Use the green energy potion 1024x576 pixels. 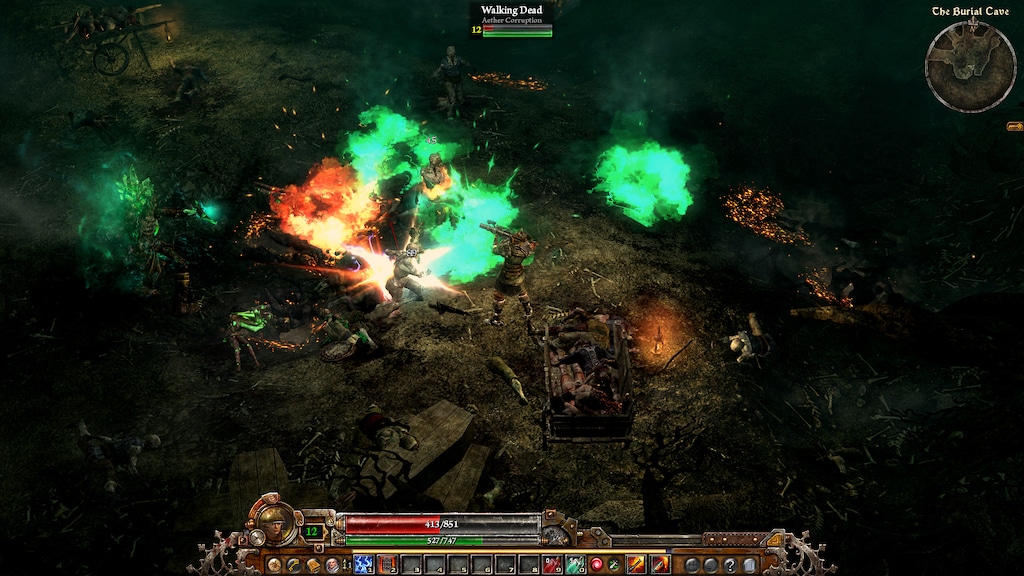(575, 565)
